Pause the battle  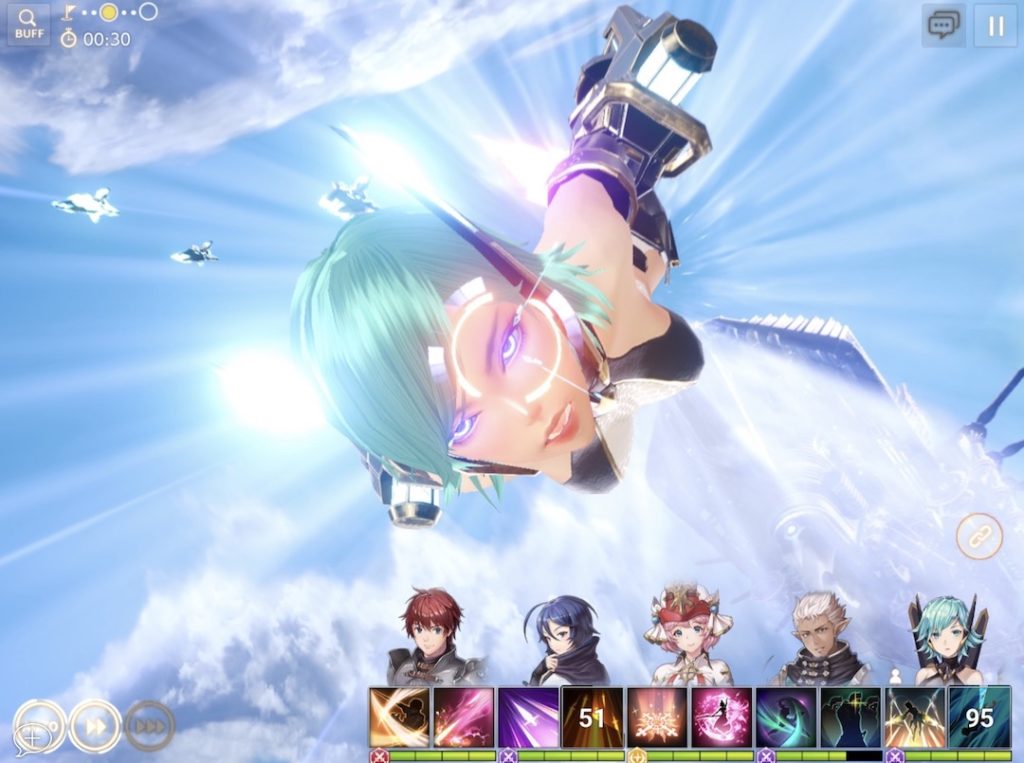995,26
